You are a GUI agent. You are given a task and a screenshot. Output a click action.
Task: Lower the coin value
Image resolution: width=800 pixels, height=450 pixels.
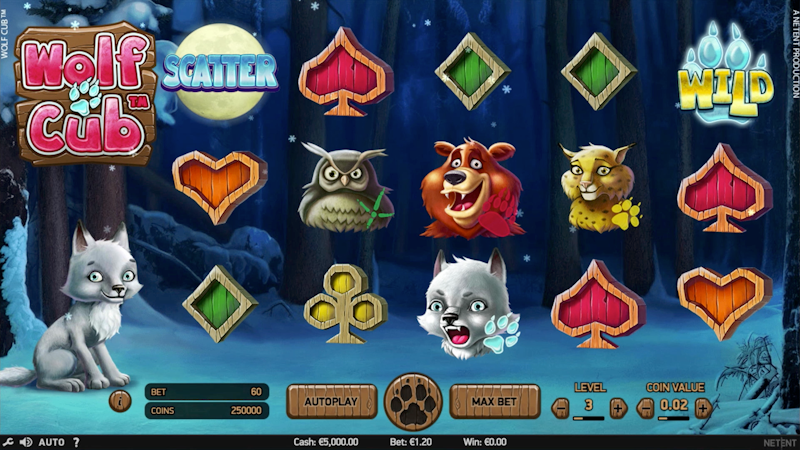pos(646,407)
